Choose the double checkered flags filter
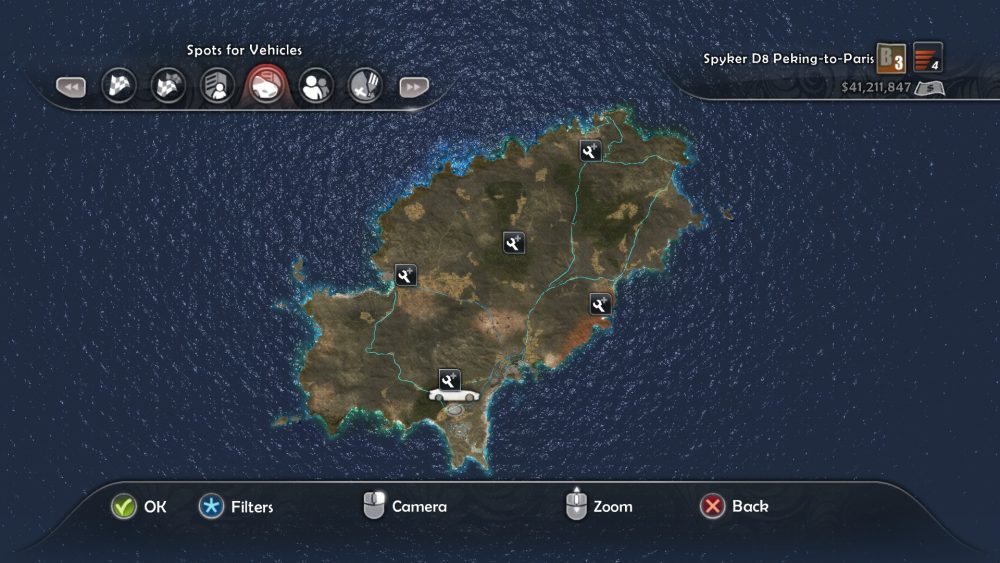Screen dimensions: 1000x563 [168, 86]
